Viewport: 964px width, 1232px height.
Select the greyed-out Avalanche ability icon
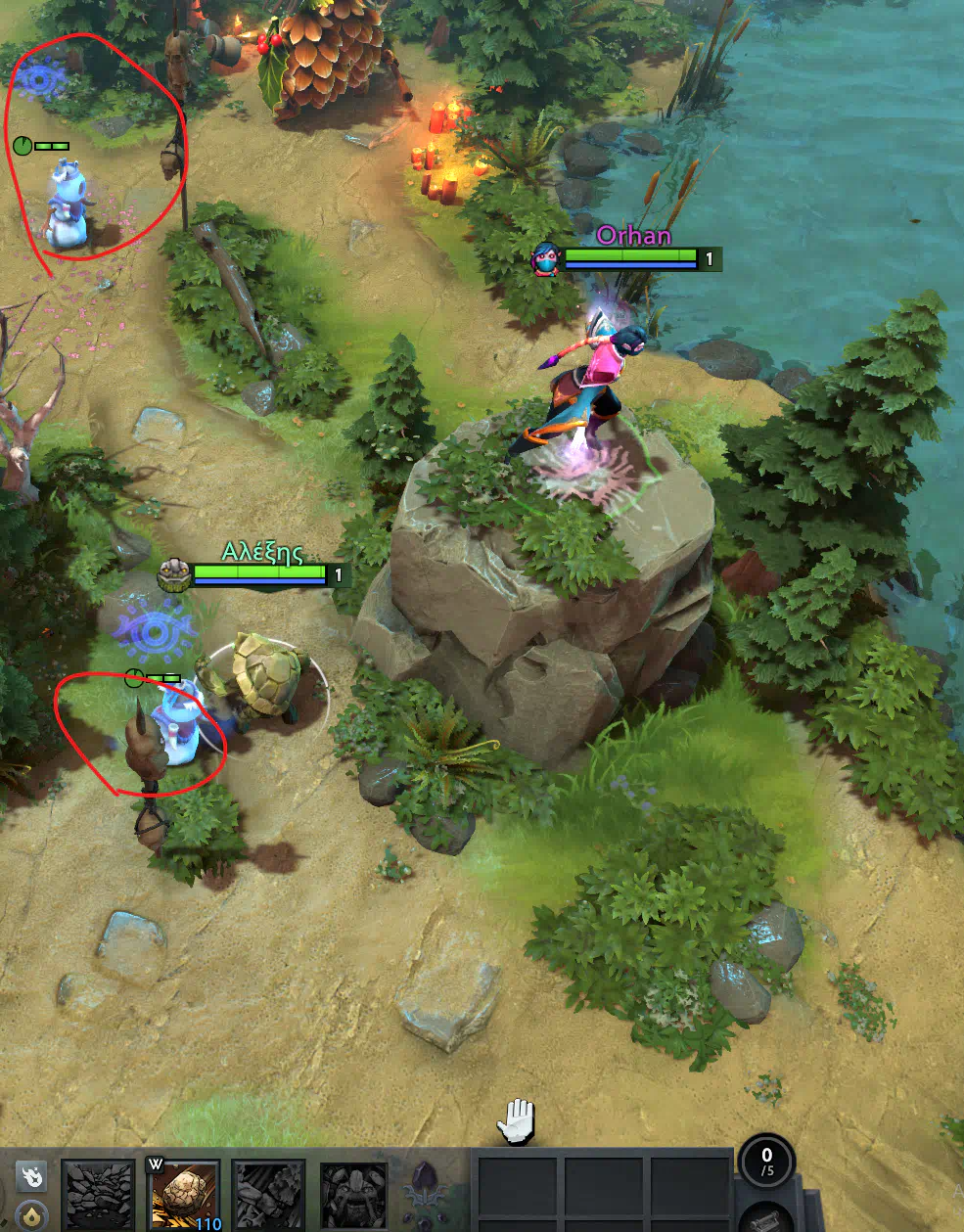pos(98,1193)
